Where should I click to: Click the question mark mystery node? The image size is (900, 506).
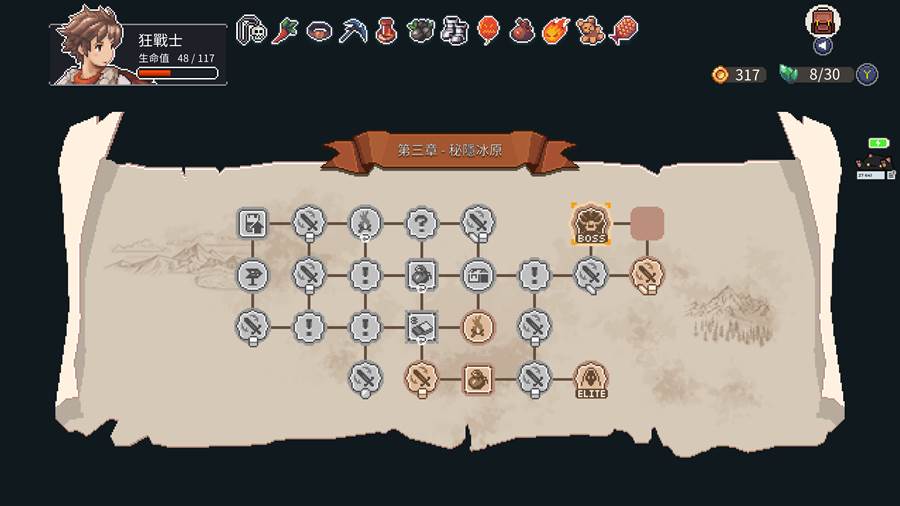pyautogui.click(x=421, y=223)
